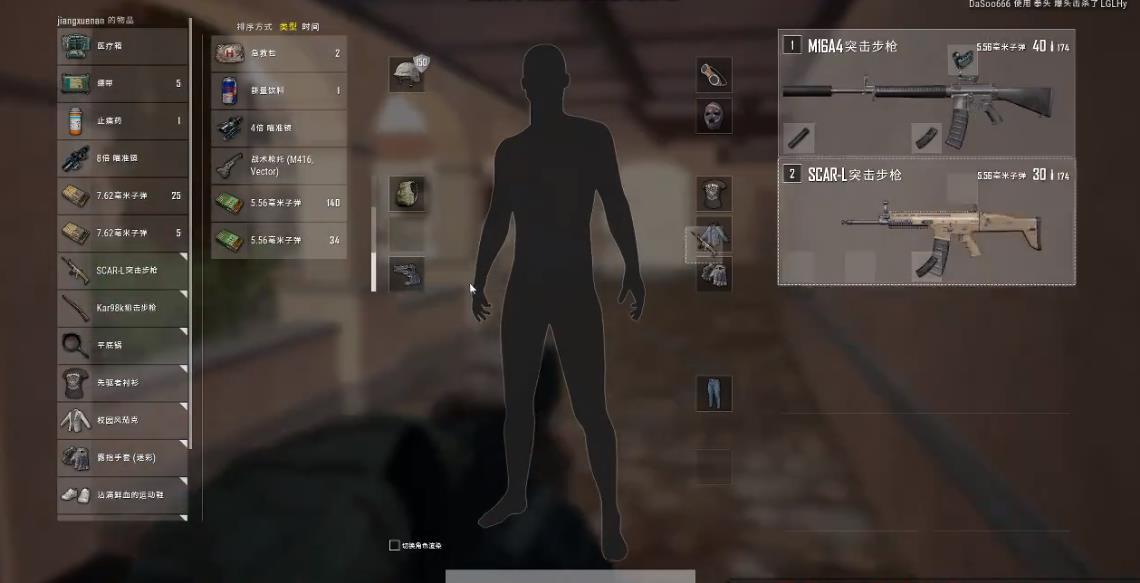Select the 急救包 first aid kit
This screenshot has width=1140, height=583.
click(x=278, y=54)
